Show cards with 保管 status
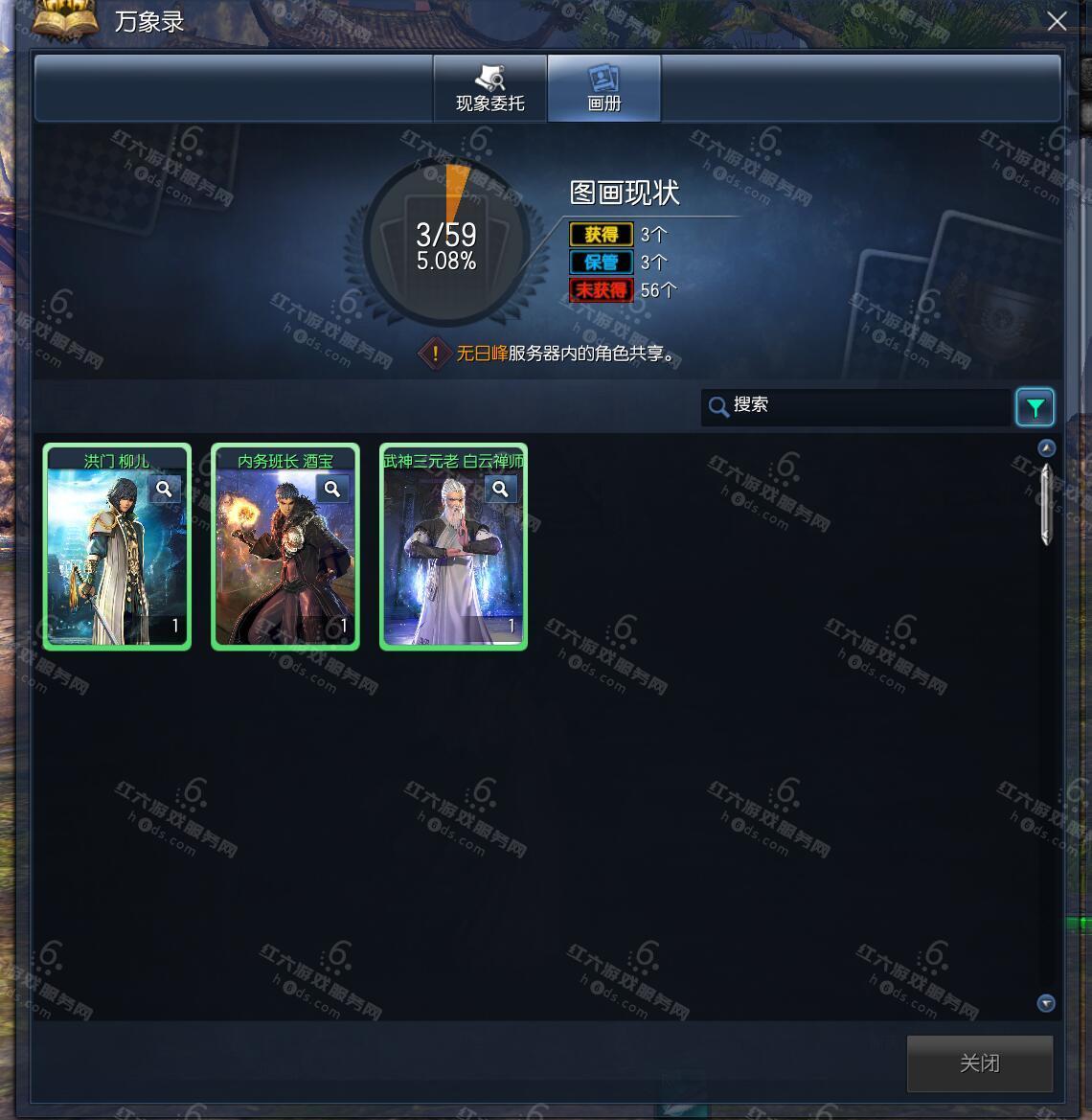 [x=602, y=263]
